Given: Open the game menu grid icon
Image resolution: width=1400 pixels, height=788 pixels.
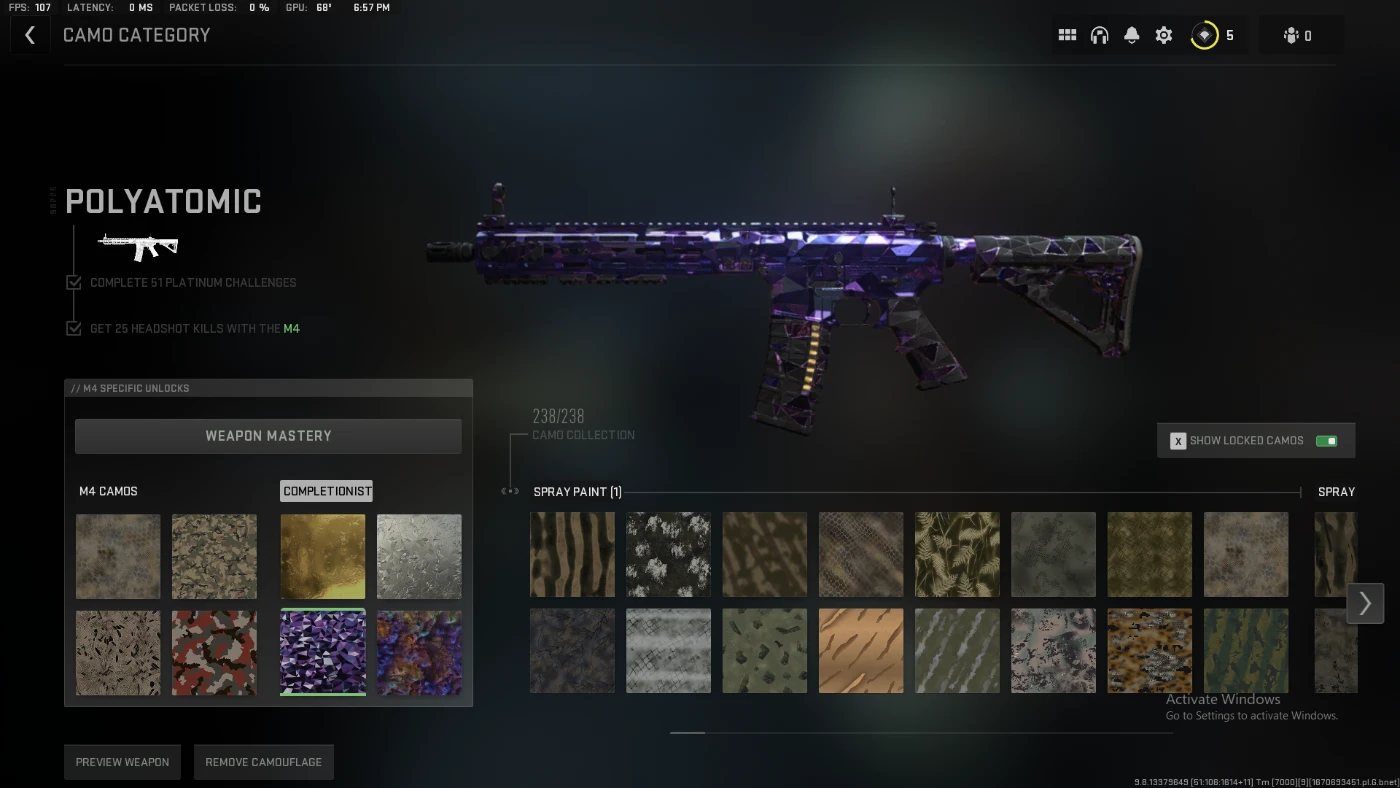Looking at the screenshot, I should click(1067, 34).
